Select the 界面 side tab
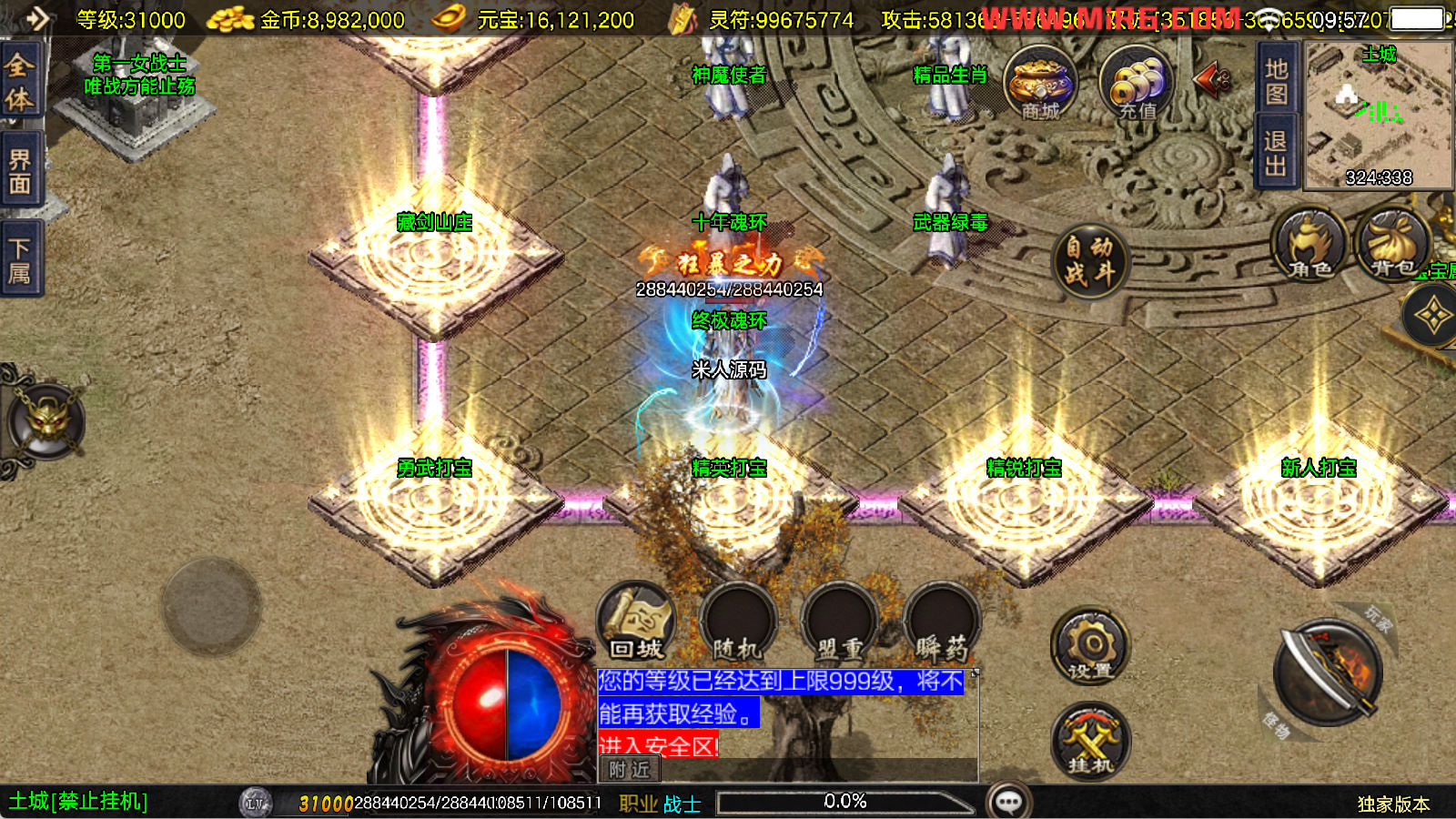The image size is (1456, 819). [20, 171]
